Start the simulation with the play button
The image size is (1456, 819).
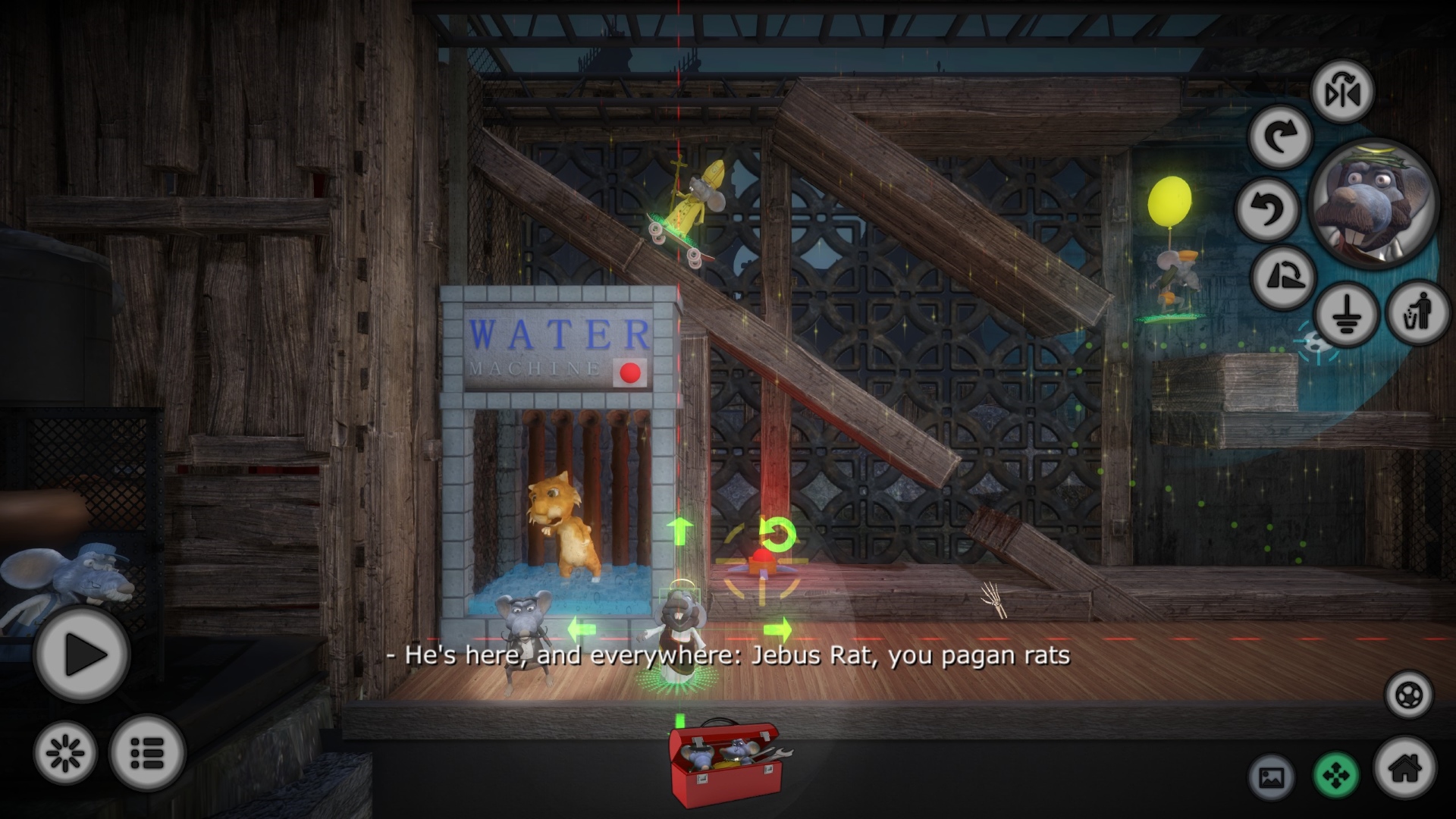82,654
